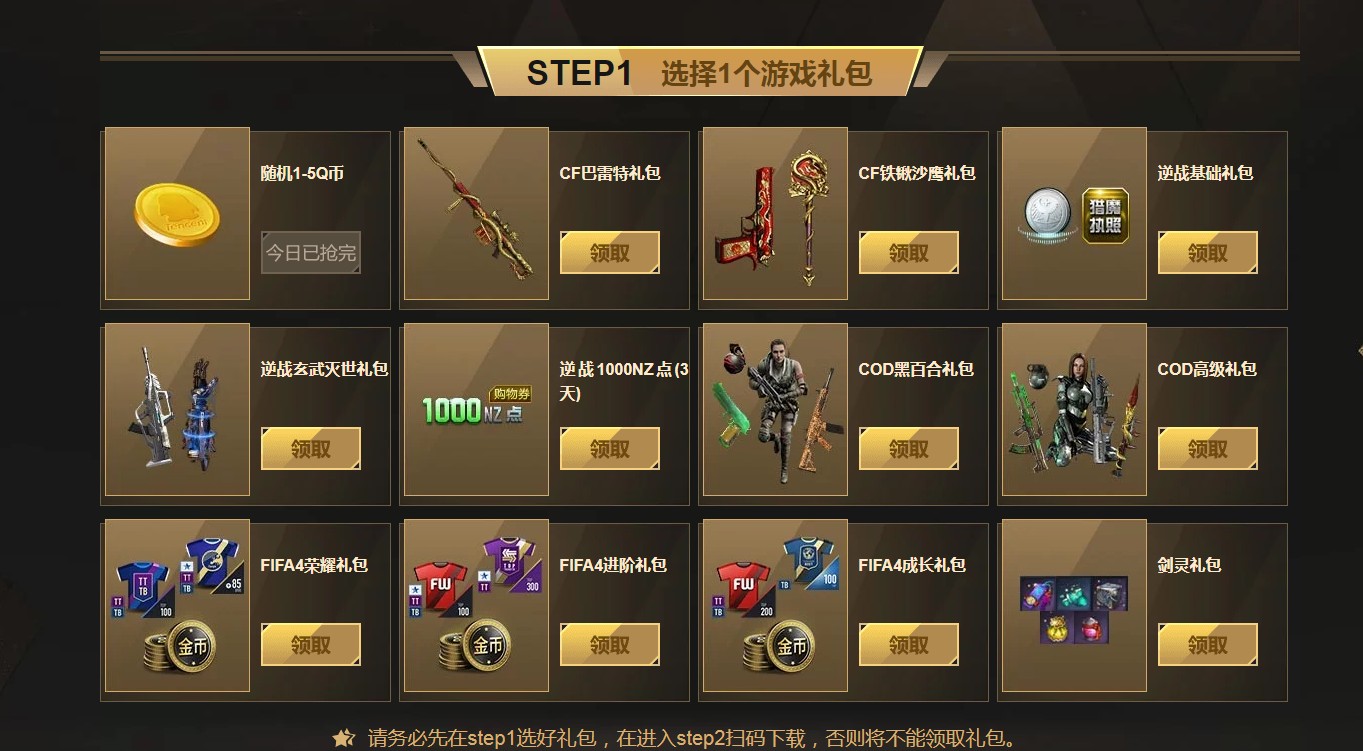1363x751 pixels.
Task: Click 领取 for the 剑灵礼包
Action: (x=1207, y=644)
